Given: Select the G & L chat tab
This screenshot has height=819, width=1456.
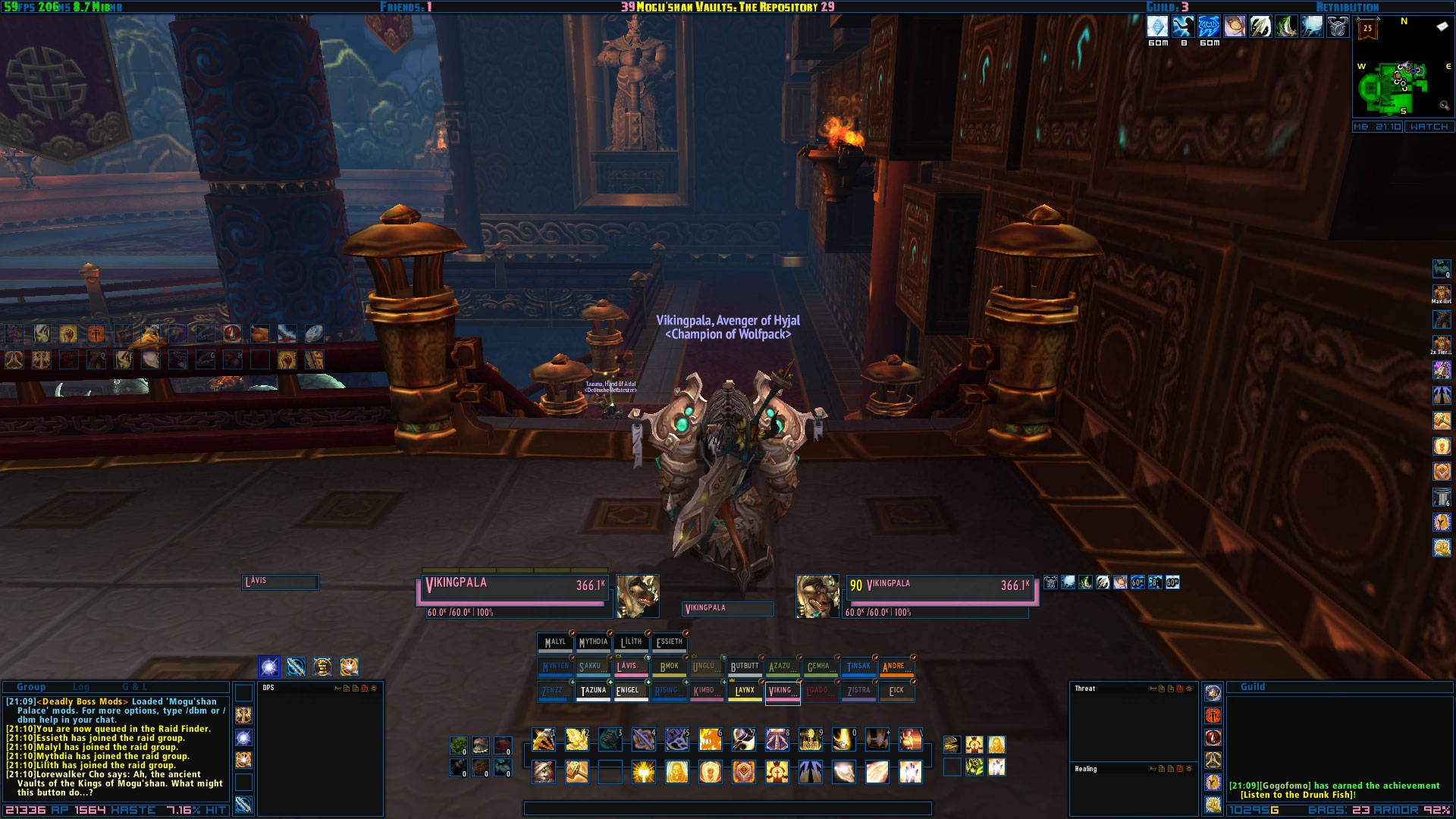Looking at the screenshot, I should coord(135,687).
